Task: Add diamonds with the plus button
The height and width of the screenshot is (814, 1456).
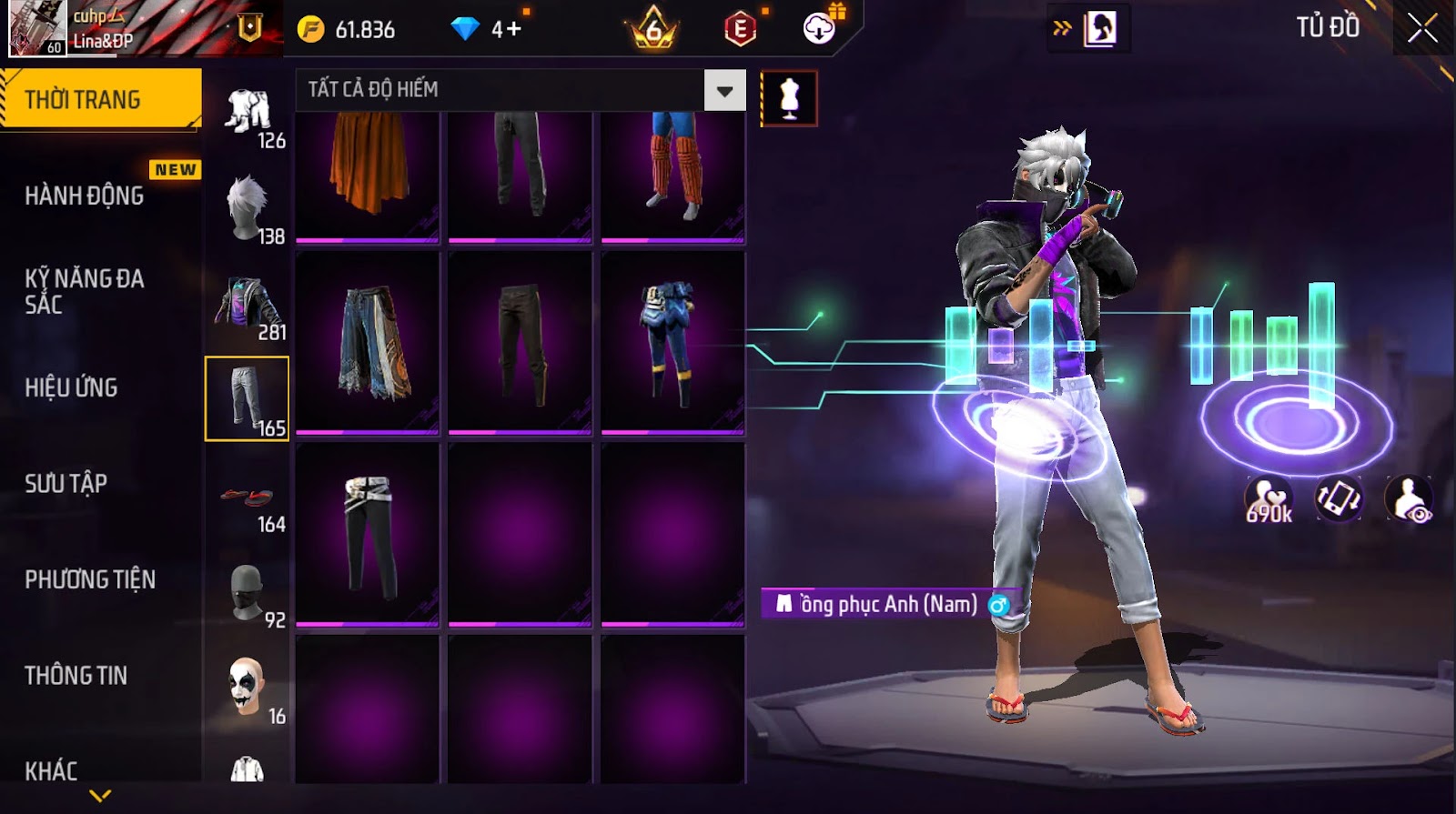Action: (x=513, y=29)
